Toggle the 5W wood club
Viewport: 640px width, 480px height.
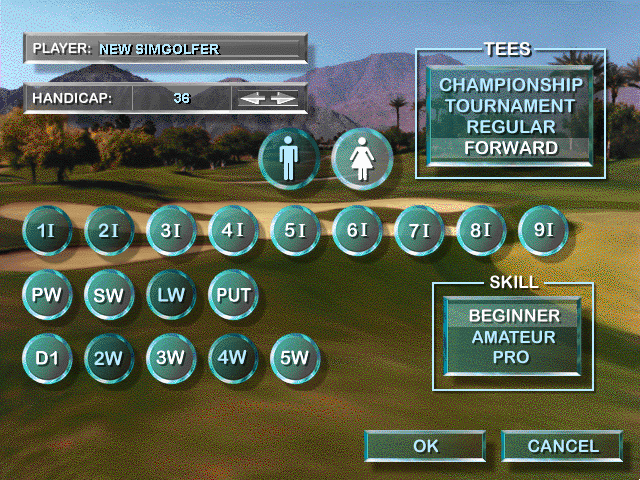(295, 357)
